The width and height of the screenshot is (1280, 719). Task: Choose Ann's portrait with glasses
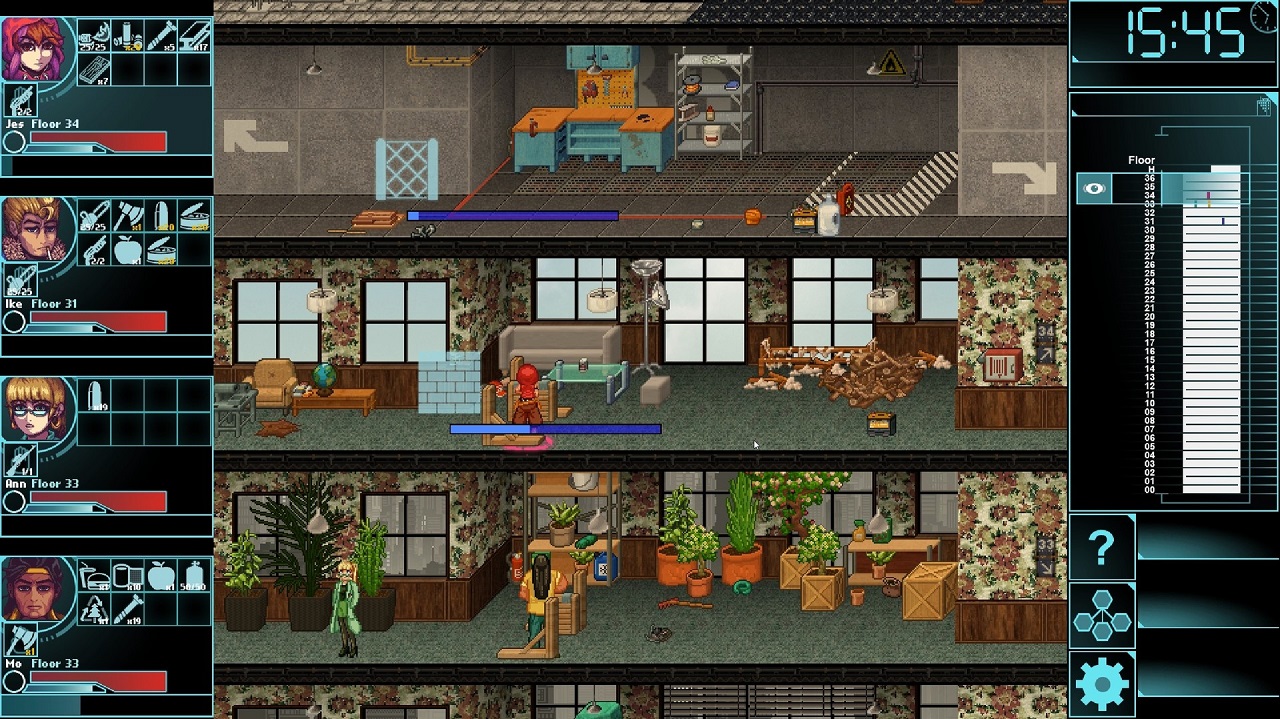coord(38,408)
